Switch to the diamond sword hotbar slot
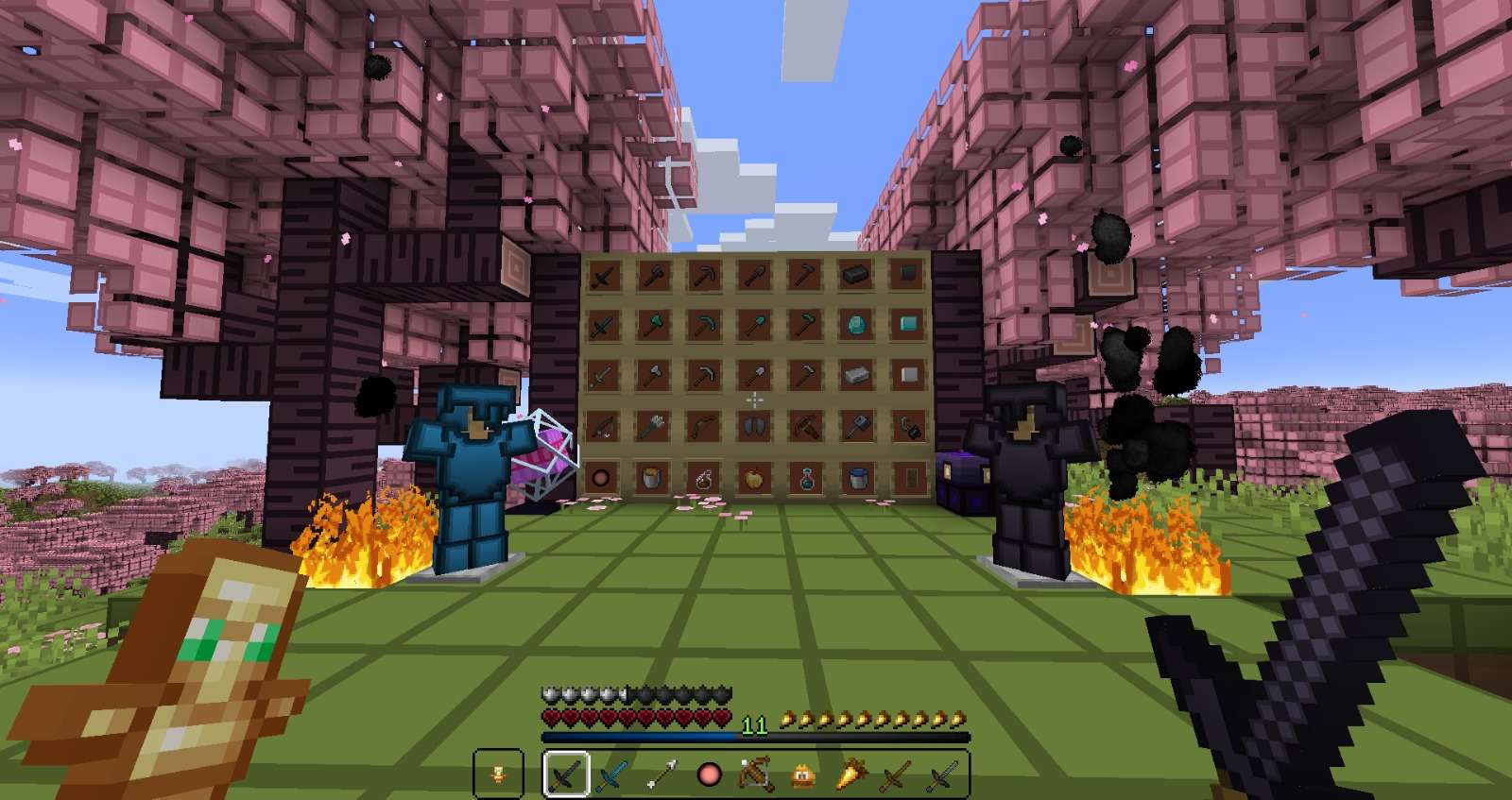 point(612,774)
